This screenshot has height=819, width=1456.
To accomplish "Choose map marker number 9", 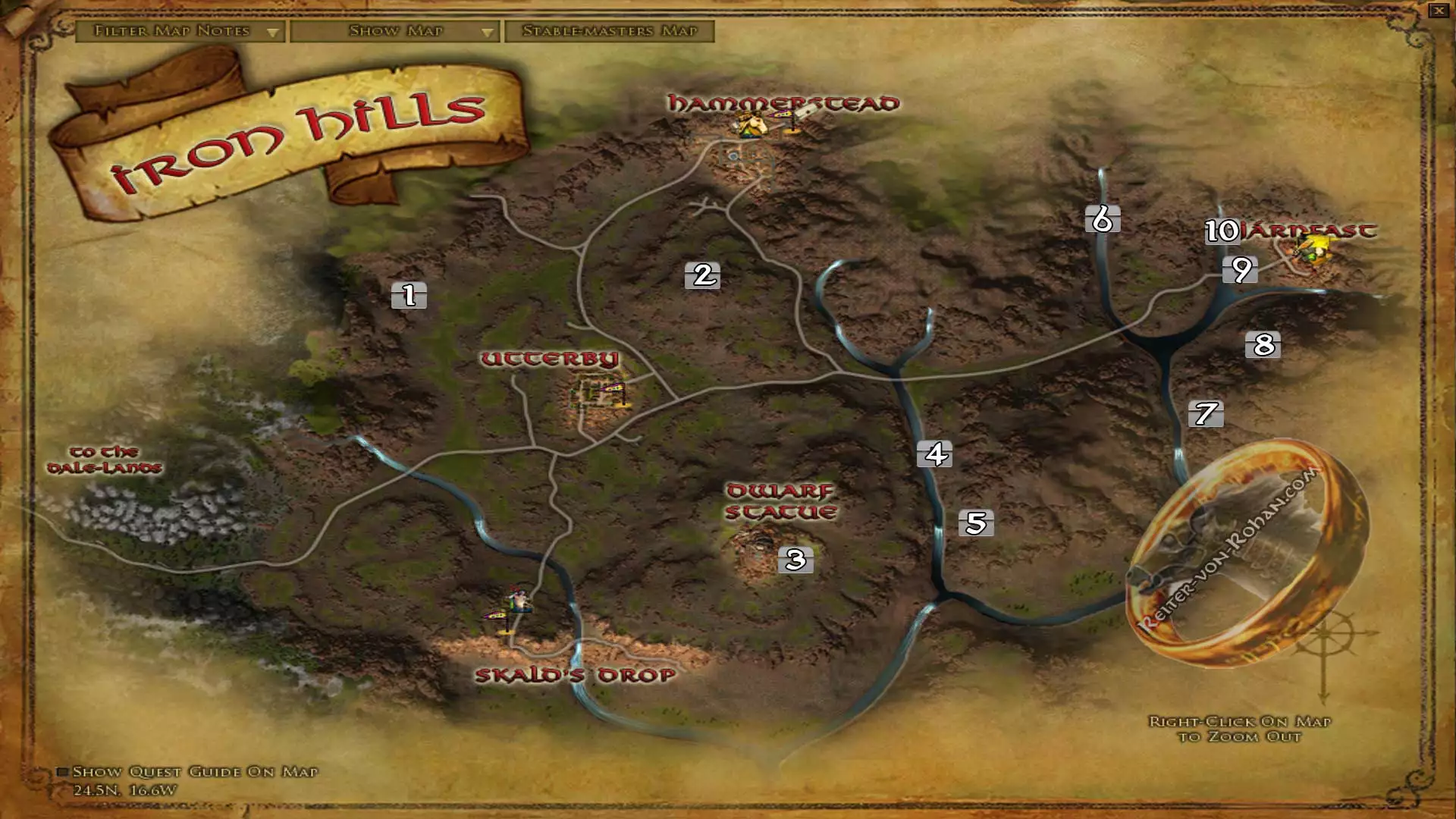I will (x=1241, y=269).
